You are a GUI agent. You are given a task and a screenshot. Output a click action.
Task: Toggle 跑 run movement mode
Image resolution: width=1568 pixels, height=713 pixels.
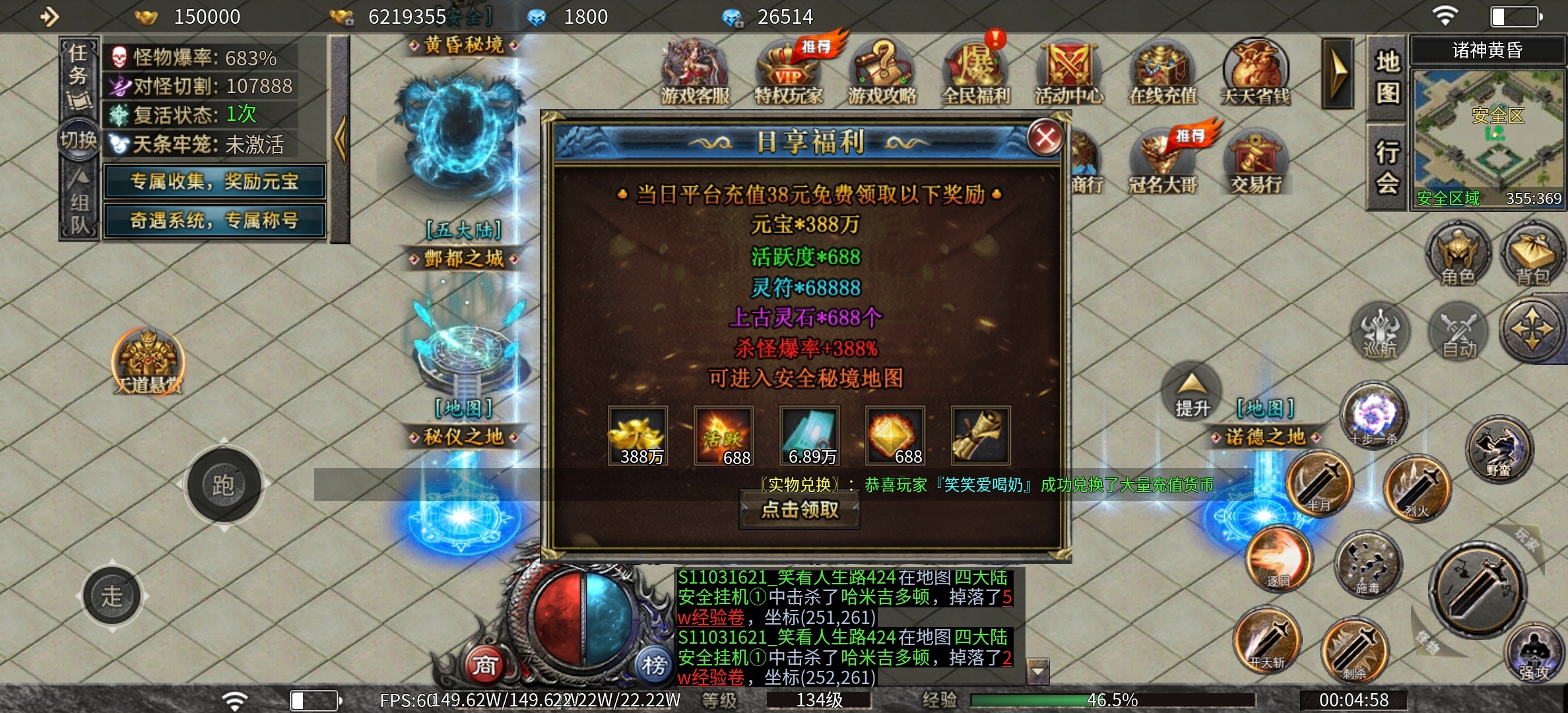(223, 485)
